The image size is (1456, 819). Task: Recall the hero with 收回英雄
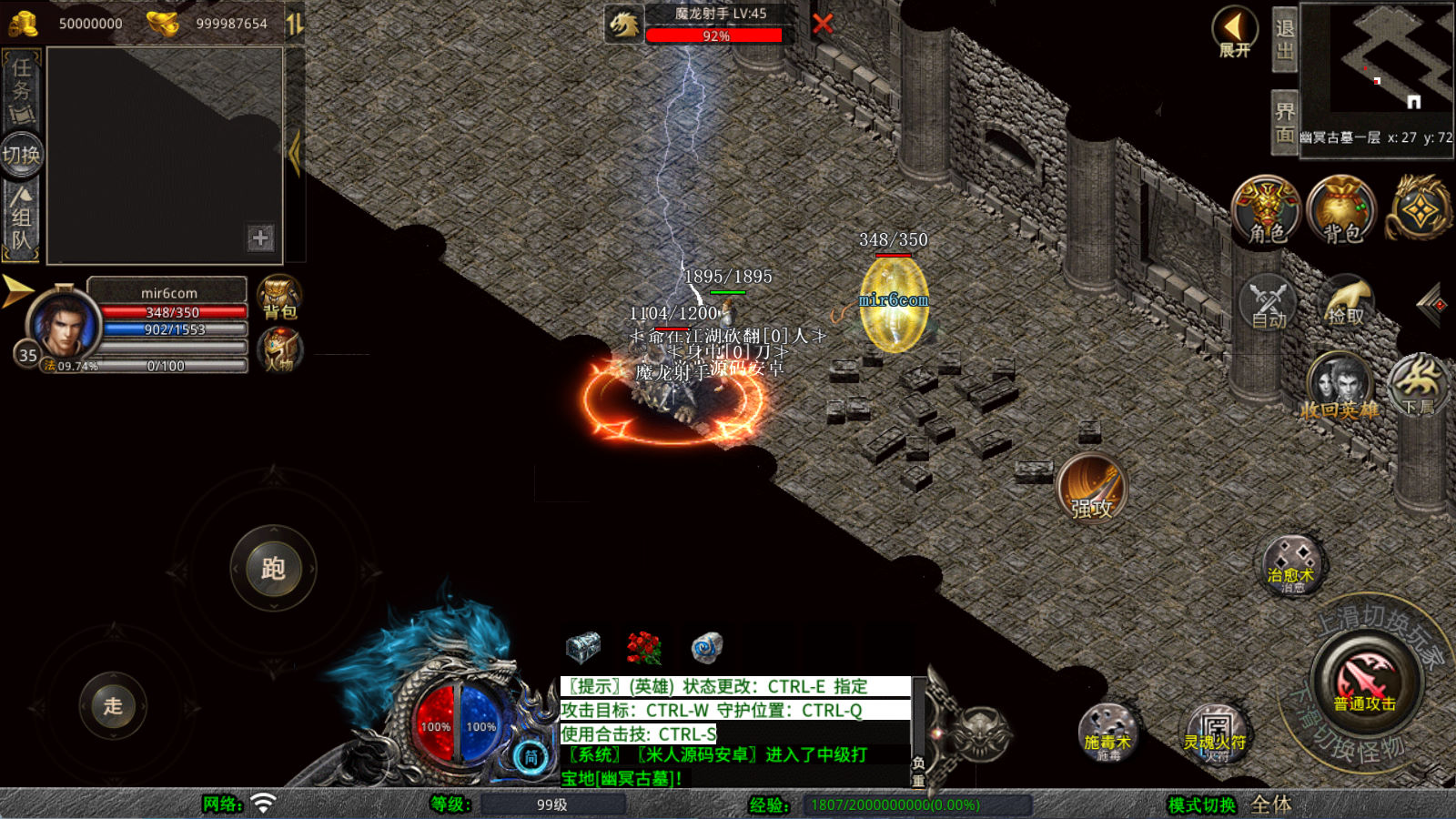tap(1339, 387)
